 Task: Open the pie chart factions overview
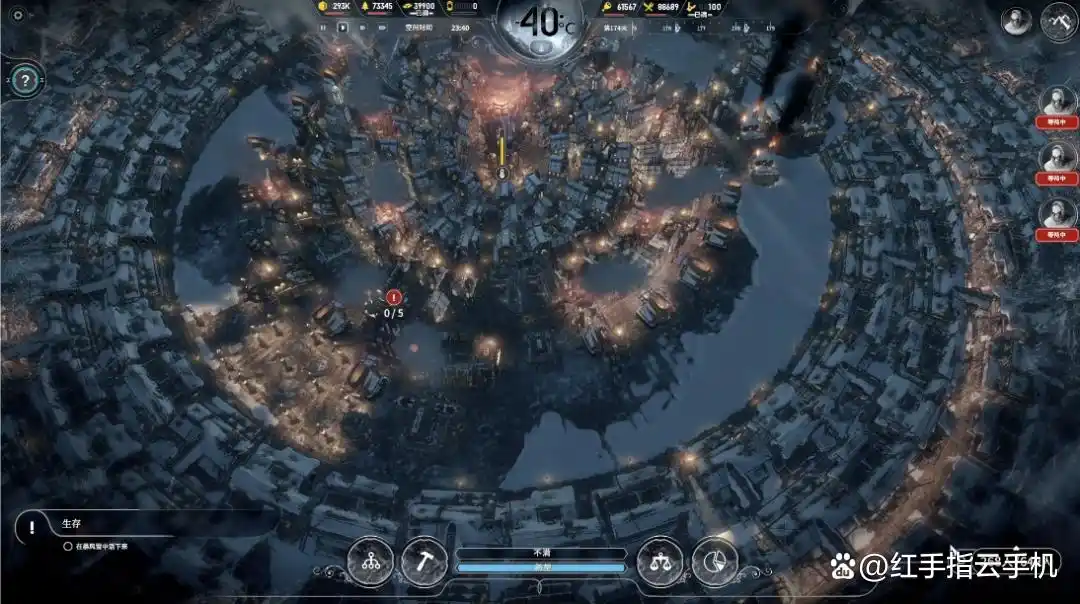click(714, 561)
